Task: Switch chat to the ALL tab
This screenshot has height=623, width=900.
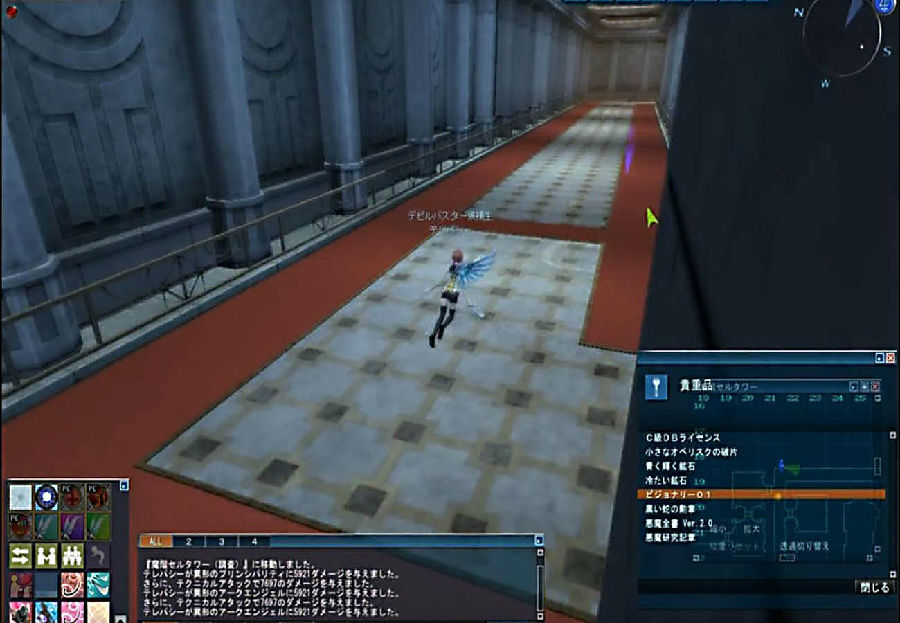Action: coord(154,541)
